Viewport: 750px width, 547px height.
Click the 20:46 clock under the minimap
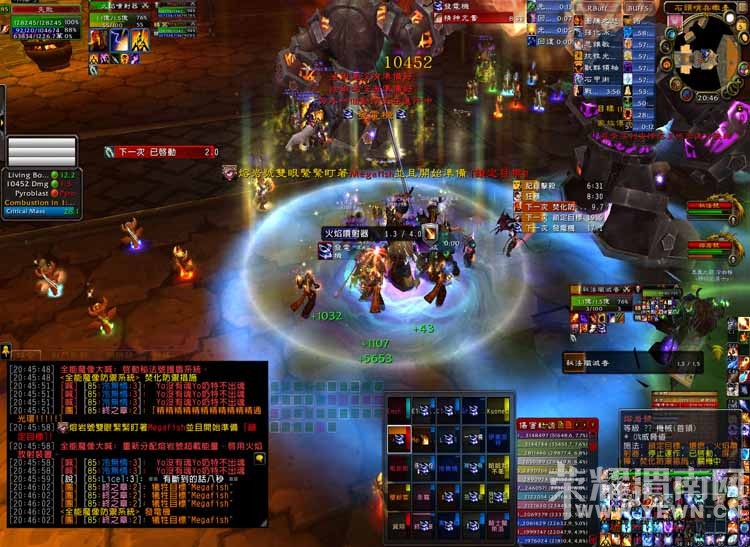coord(708,99)
